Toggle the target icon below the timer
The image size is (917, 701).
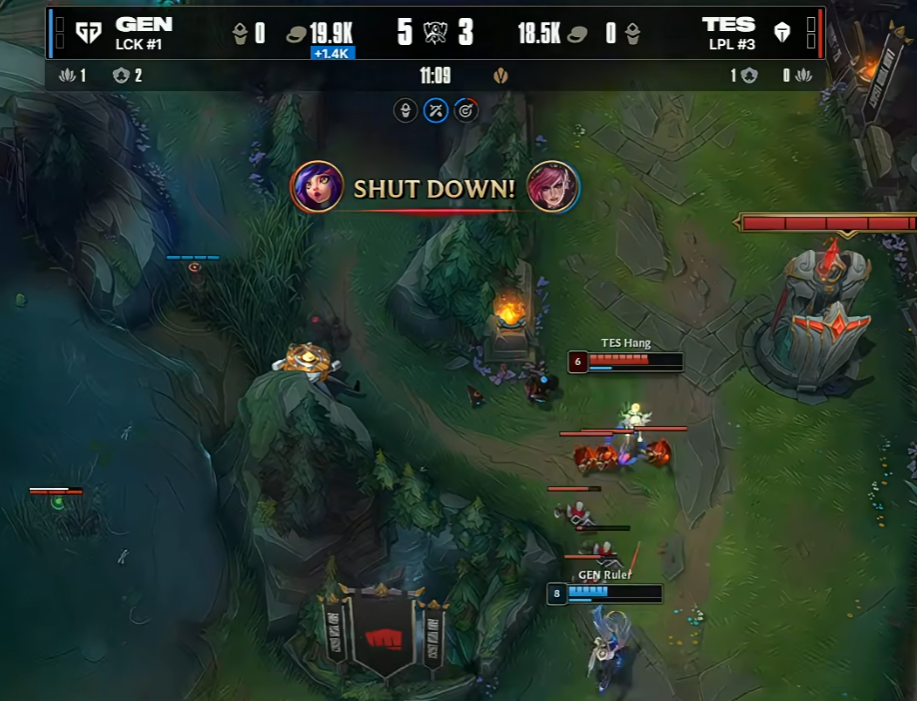click(464, 110)
